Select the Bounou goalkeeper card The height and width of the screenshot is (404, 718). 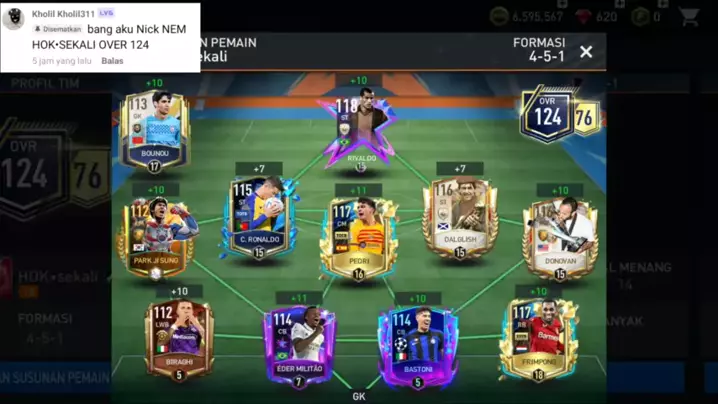tap(155, 130)
